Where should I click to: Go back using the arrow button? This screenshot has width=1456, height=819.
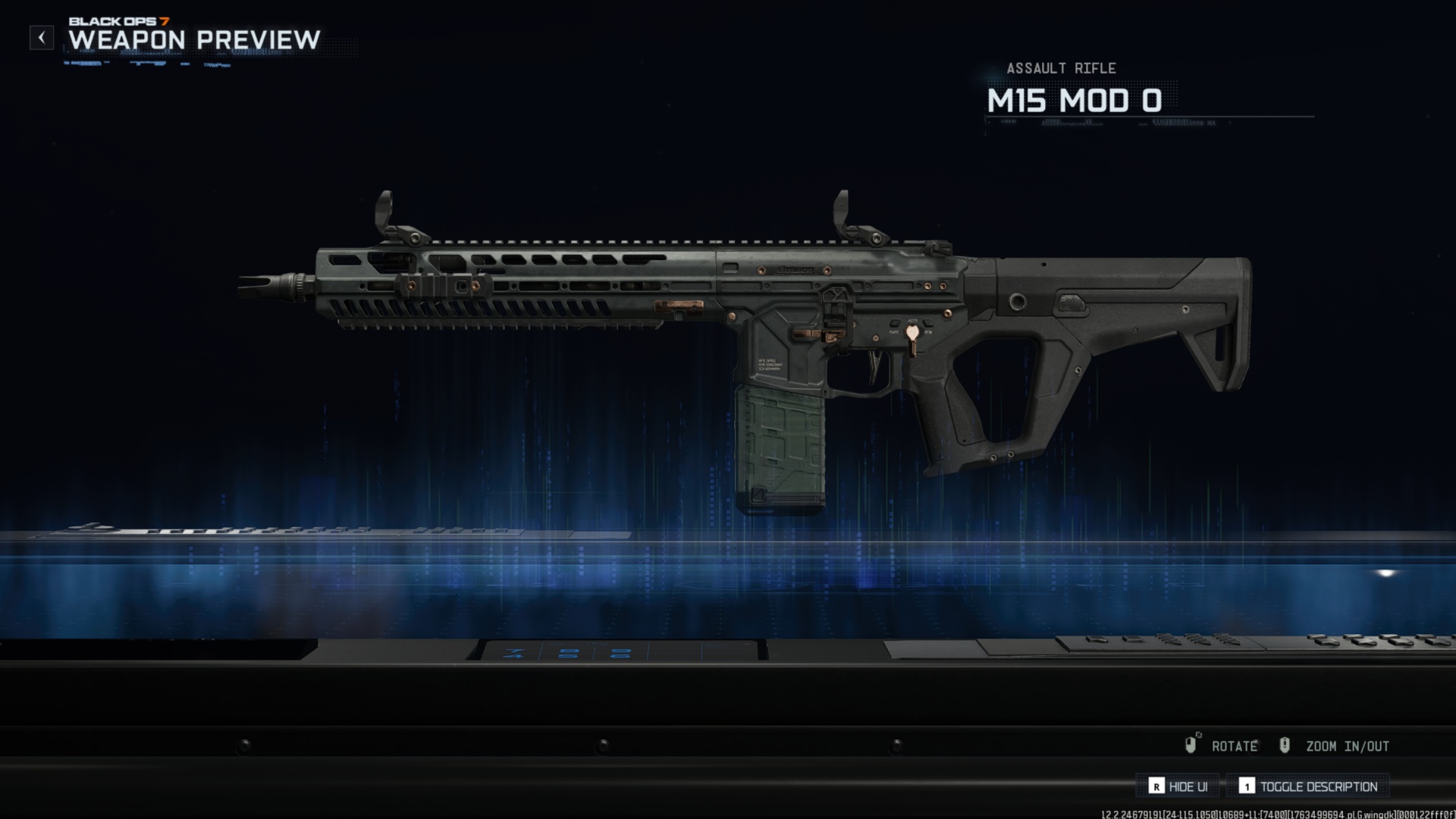(x=42, y=37)
